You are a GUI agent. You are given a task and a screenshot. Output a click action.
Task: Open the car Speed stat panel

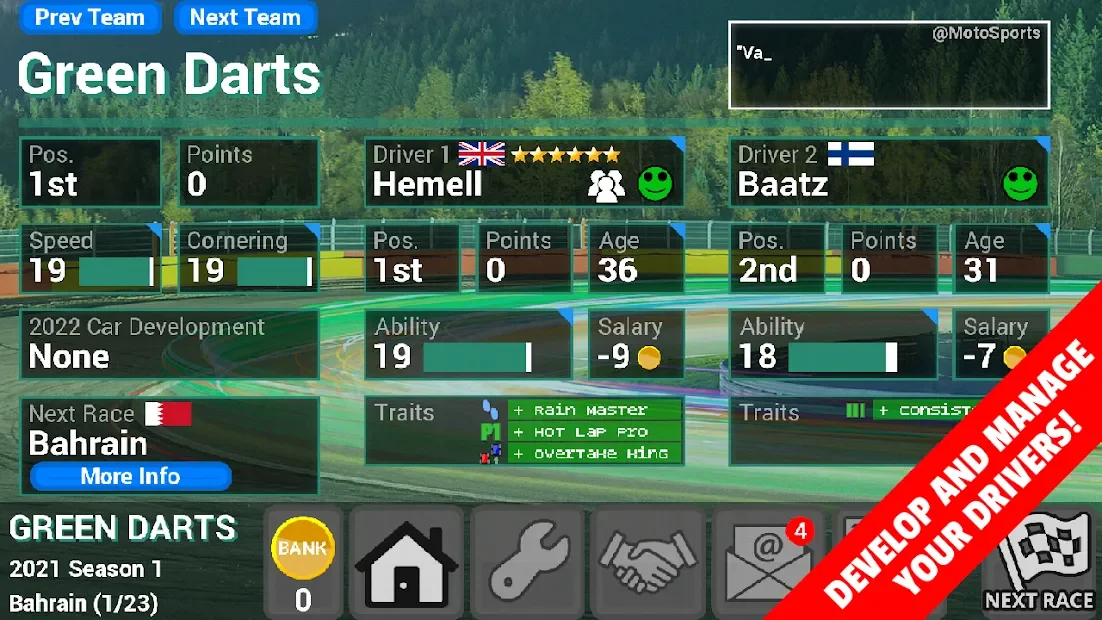pos(90,258)
